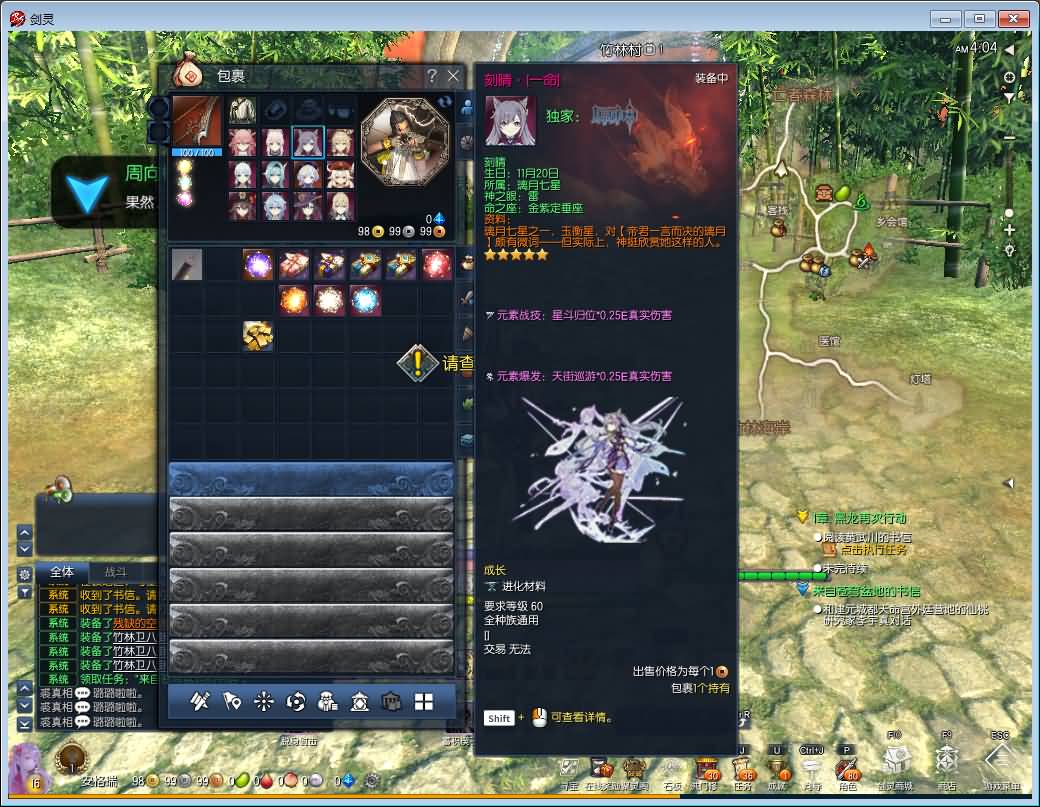Click the minimap zoom-in plus button
This screenshot has height=807, width=1040.
pos(1009,230)
